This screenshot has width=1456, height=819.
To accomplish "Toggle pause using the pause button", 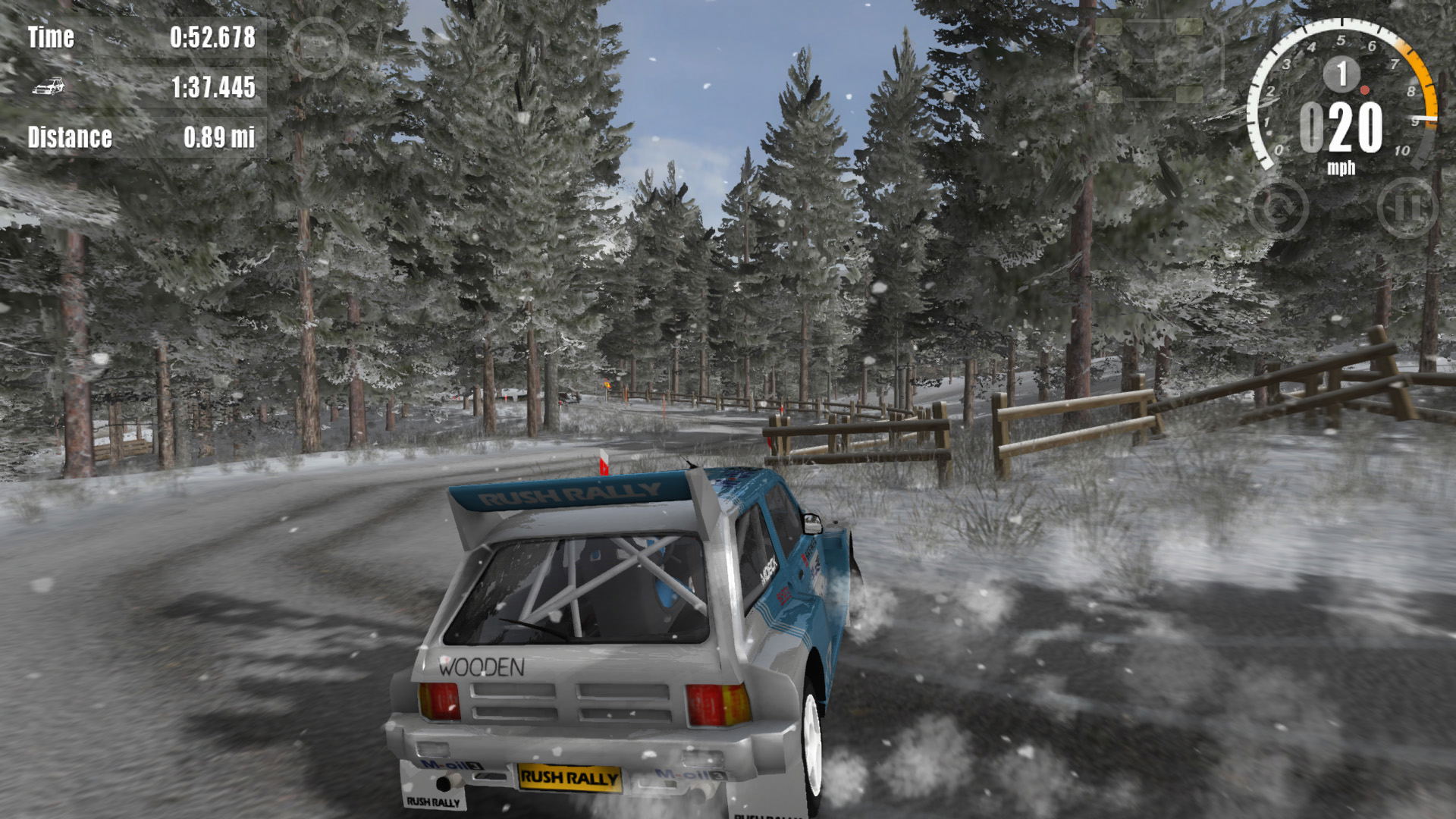I will [x=1407, y=209].
